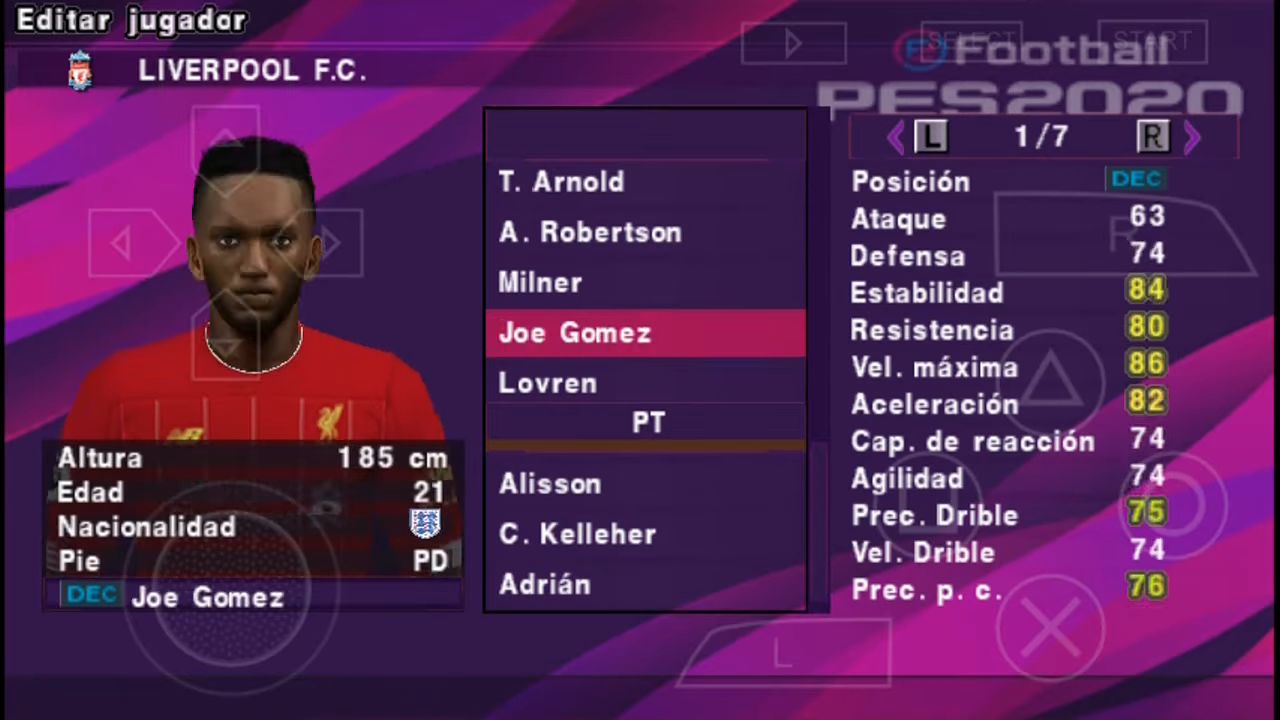This screenshot has width=1280, height=720.
Task: Tap the emulator START touch button
Action: (1152, 42)
